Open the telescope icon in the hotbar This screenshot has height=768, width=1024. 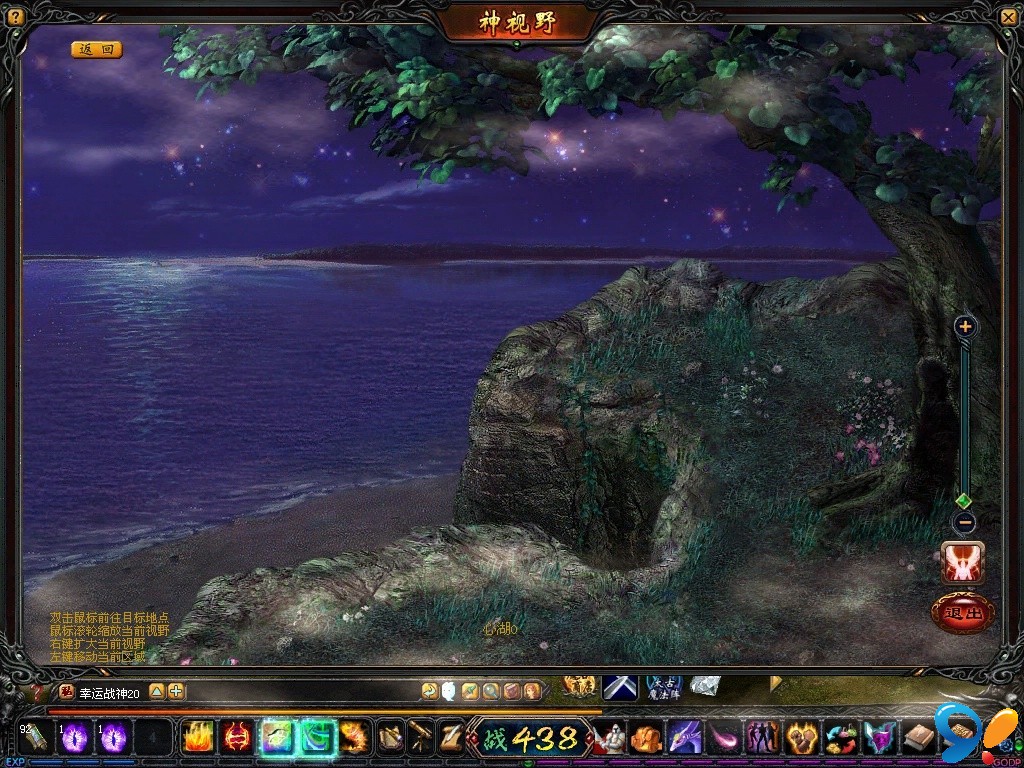point(421,738)
